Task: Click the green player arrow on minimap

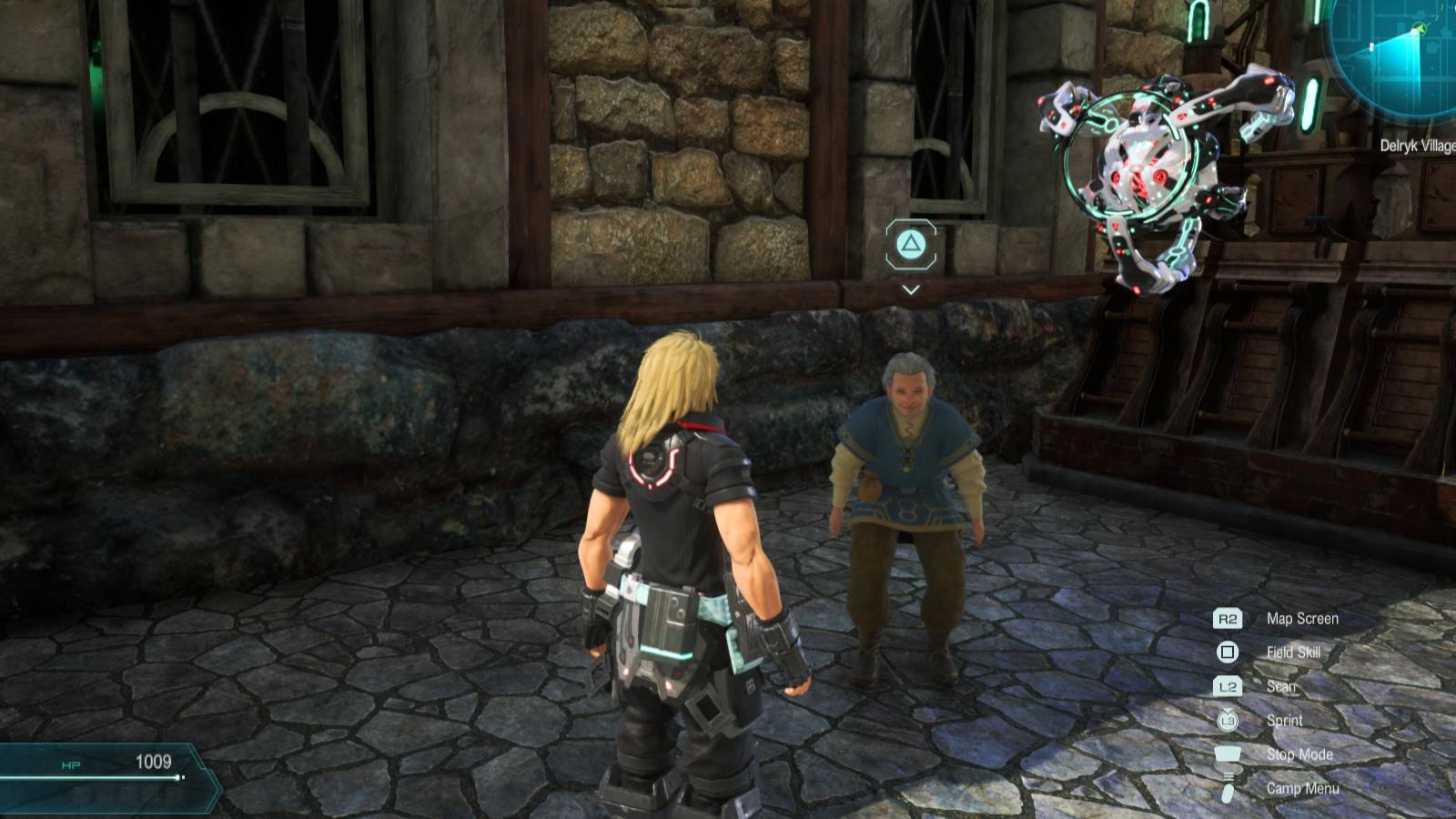Action: 1420,28
